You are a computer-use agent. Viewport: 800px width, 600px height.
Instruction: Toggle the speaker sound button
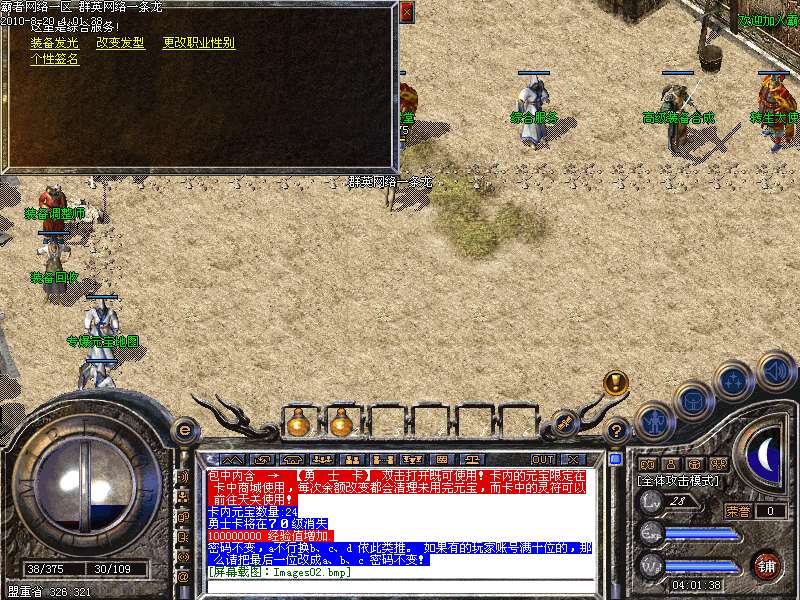(x=776, y=371)
